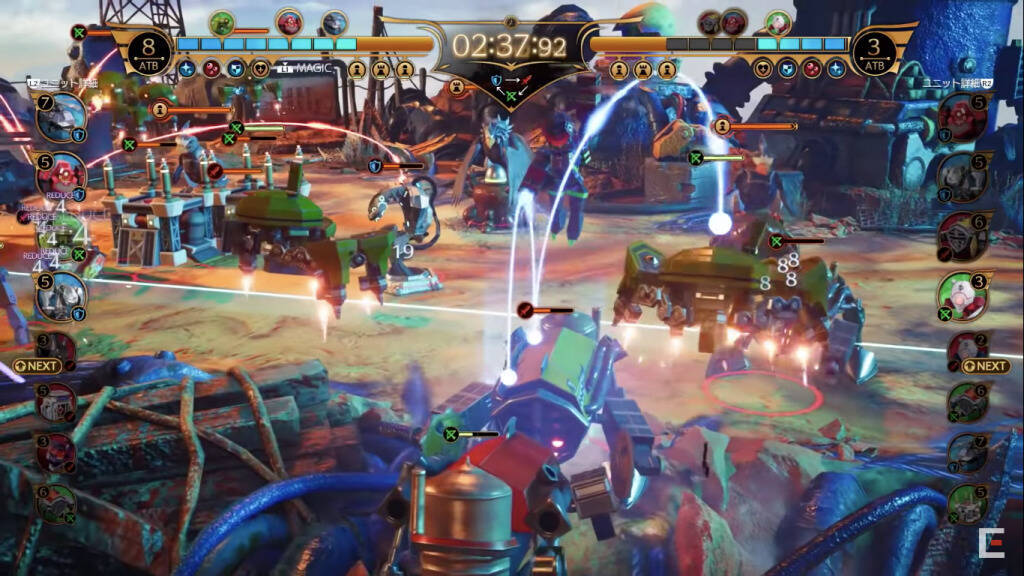Click the rook icon under the right ATB gauge
Image resolution: width=1024 pixels, height=576 pixels.
coord(643,69)
